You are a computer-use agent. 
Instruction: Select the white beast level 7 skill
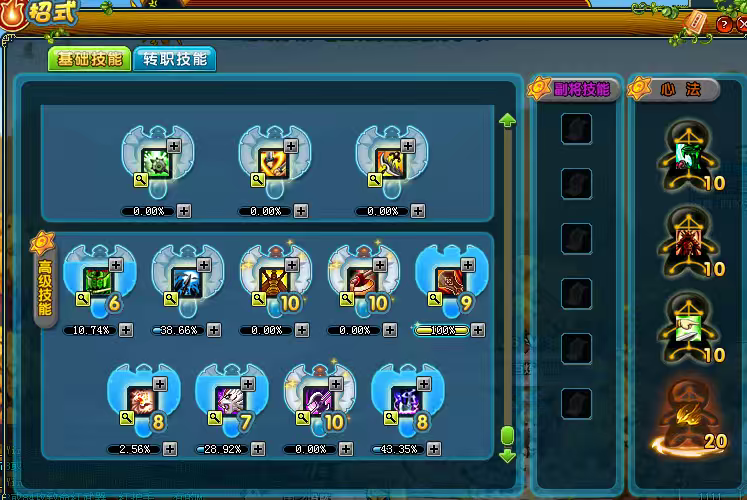click(229, 400)
